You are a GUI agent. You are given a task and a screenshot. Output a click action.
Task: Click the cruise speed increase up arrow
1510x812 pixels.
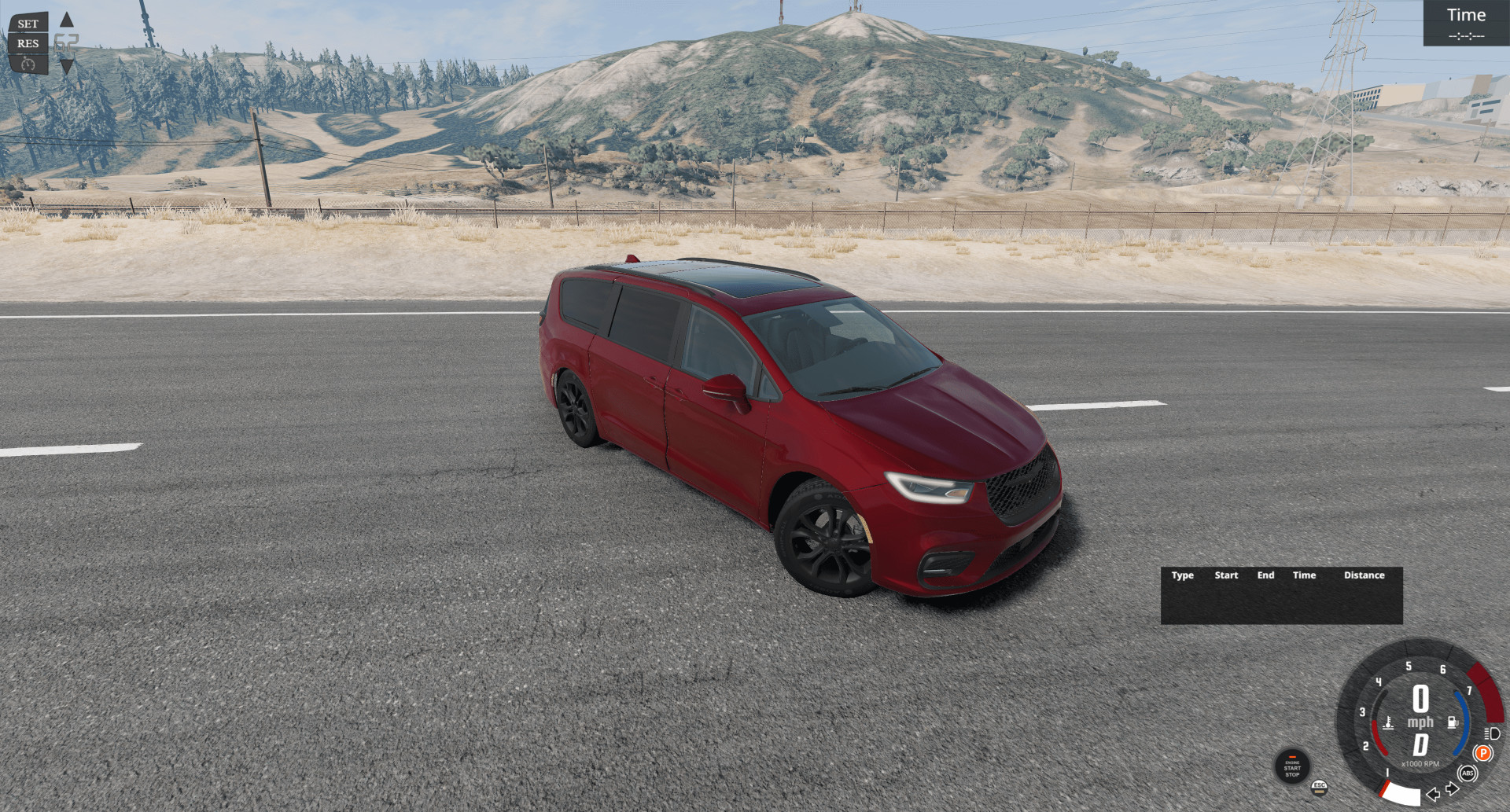pos(67,20)
